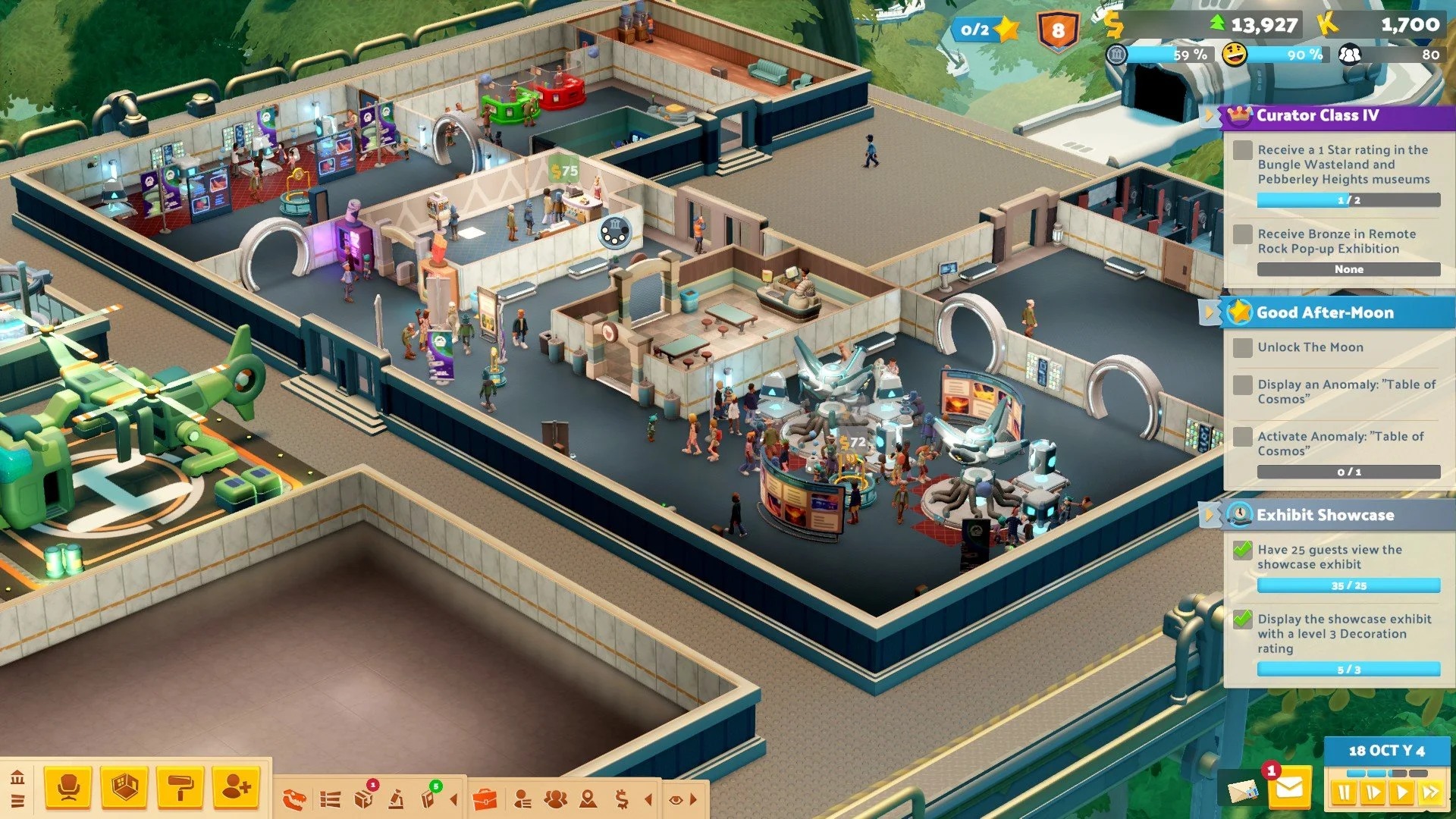This screenshot has height=819, width=1456.
Task: Click the orange level 8 shield badge
Action: click(x=1058, y=32)
